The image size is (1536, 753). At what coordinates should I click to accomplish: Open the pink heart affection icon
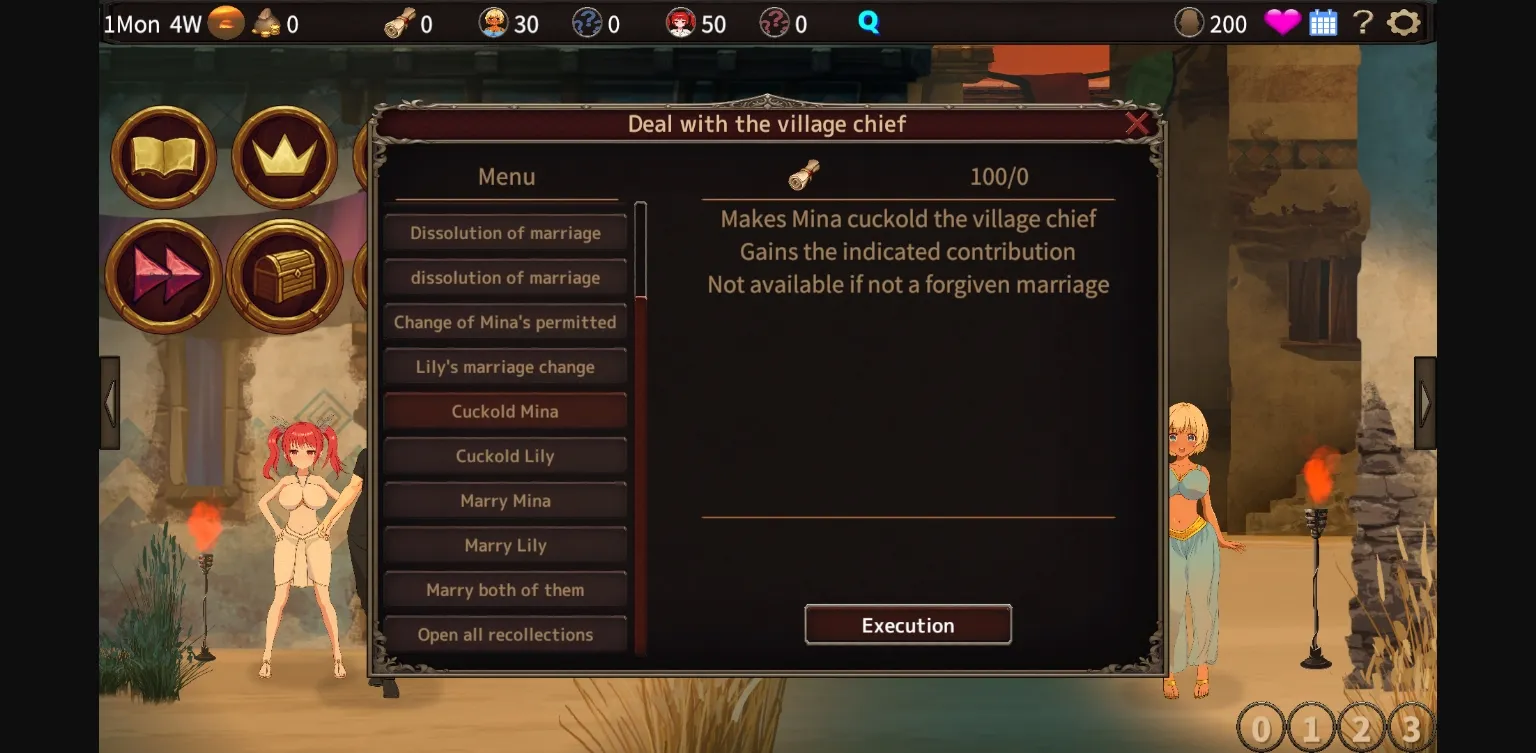pos(1282,22)
